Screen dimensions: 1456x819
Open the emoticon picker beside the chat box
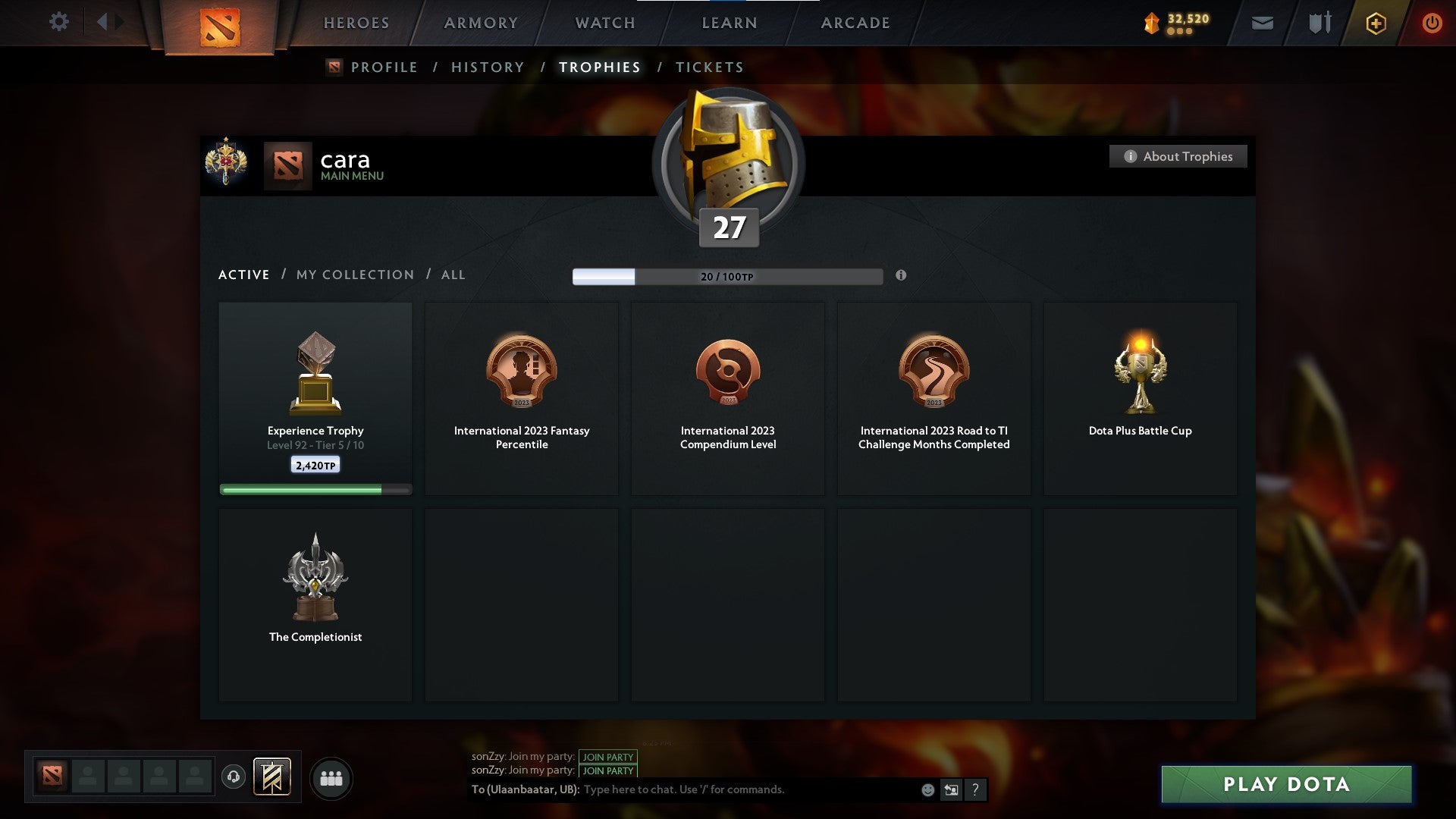927,789
